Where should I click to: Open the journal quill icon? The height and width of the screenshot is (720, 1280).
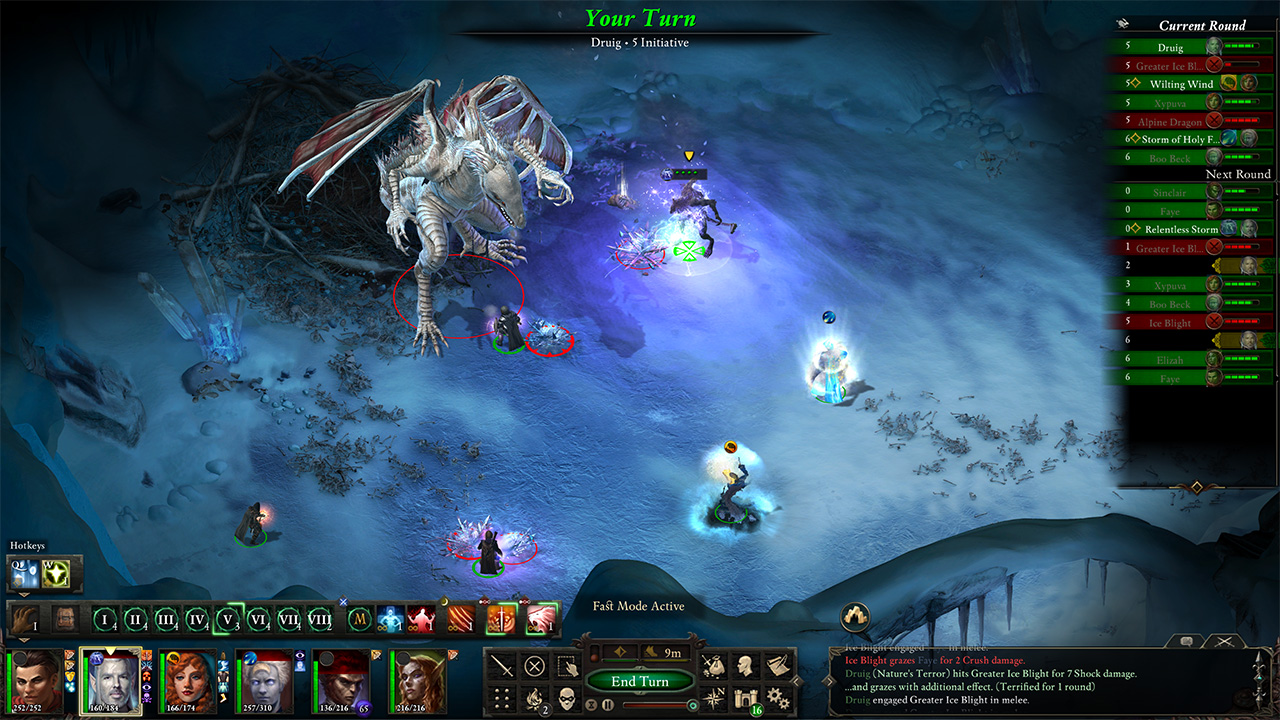pos(776,664)
